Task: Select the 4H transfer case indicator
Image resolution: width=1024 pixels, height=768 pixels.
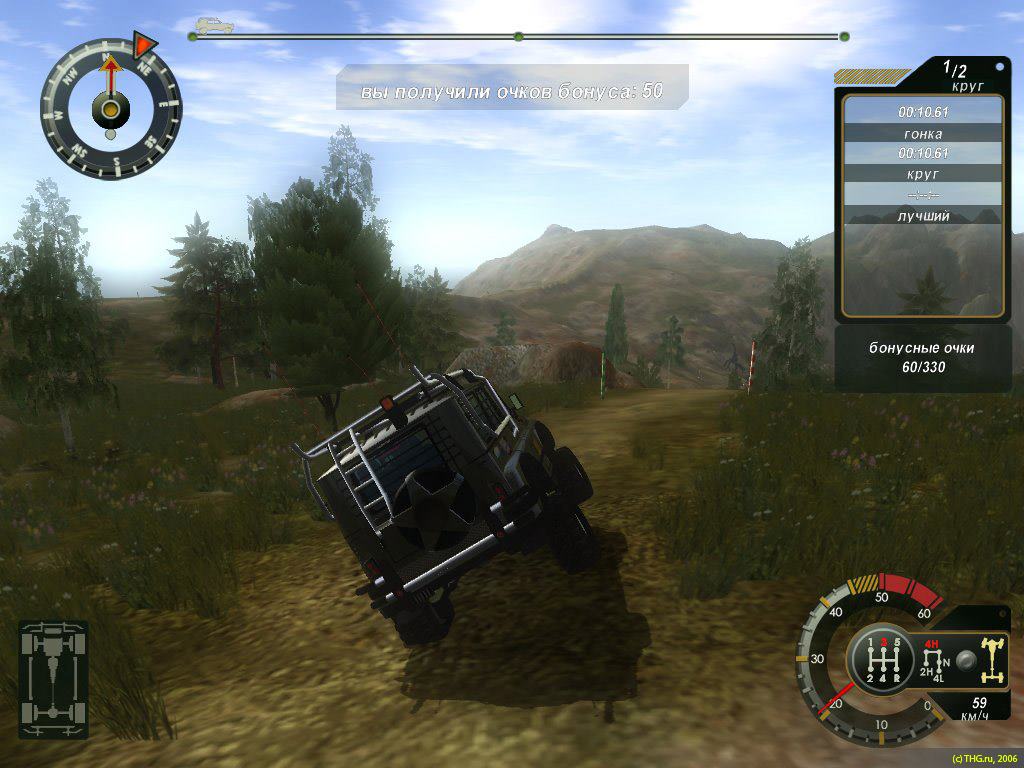Action: [x=932, y=644]
